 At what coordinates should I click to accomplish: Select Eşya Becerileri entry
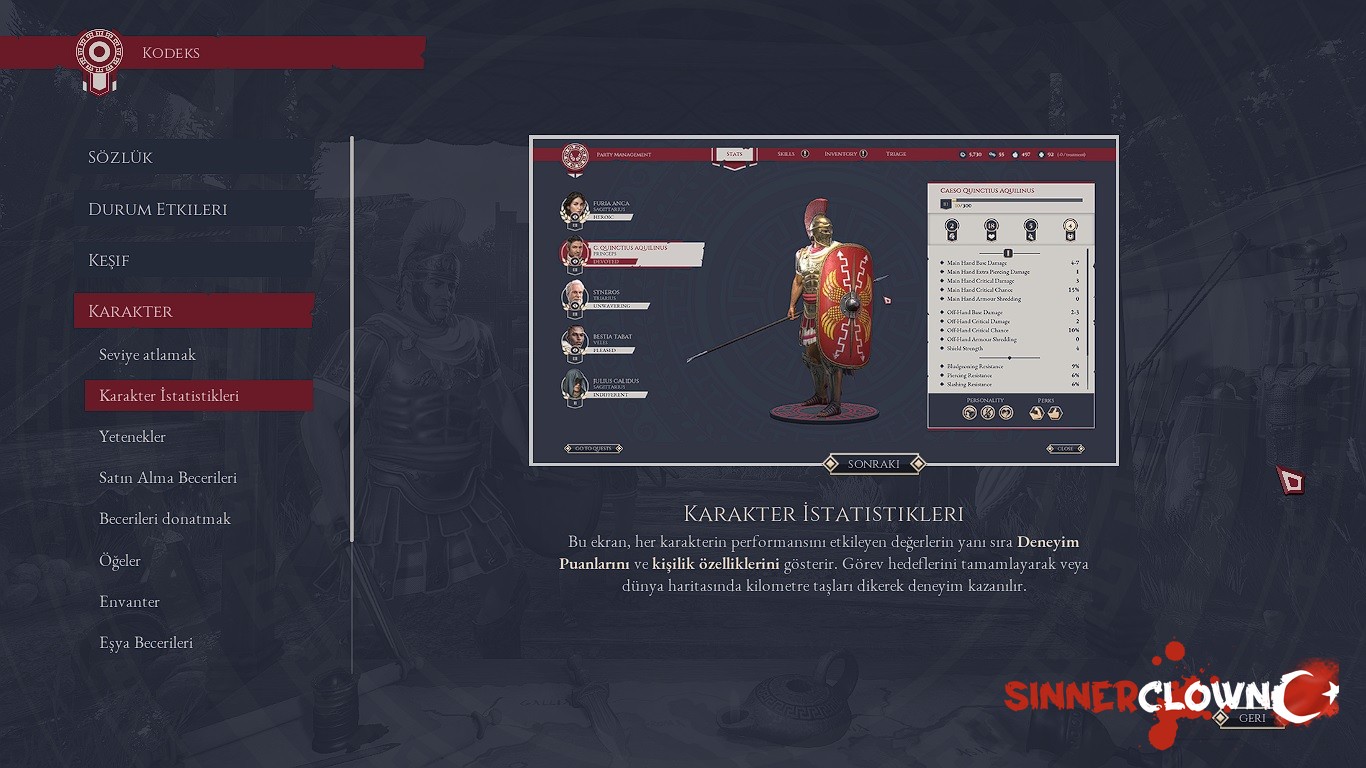146,643
